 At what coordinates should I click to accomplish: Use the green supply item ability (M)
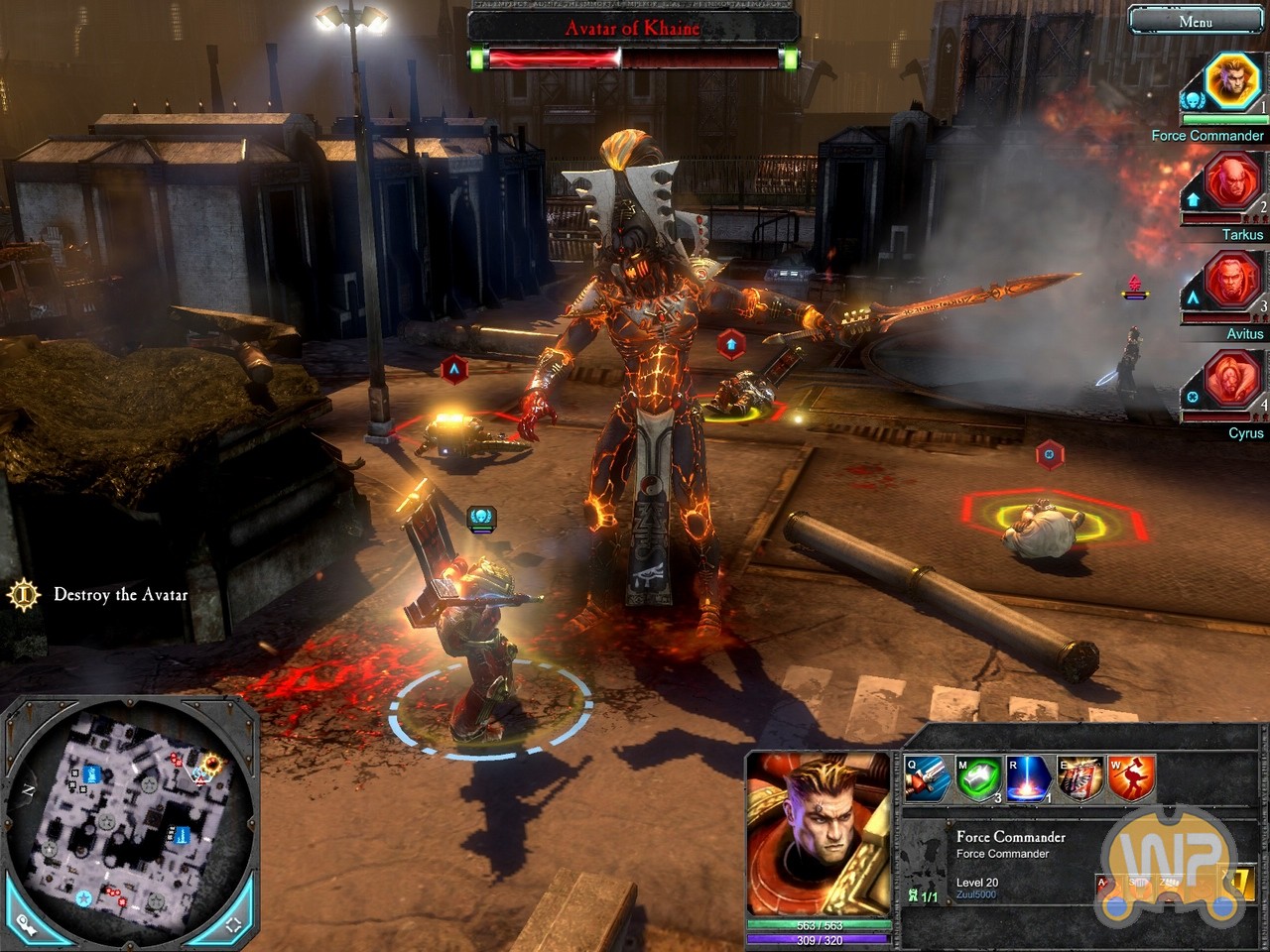(979, 778)
